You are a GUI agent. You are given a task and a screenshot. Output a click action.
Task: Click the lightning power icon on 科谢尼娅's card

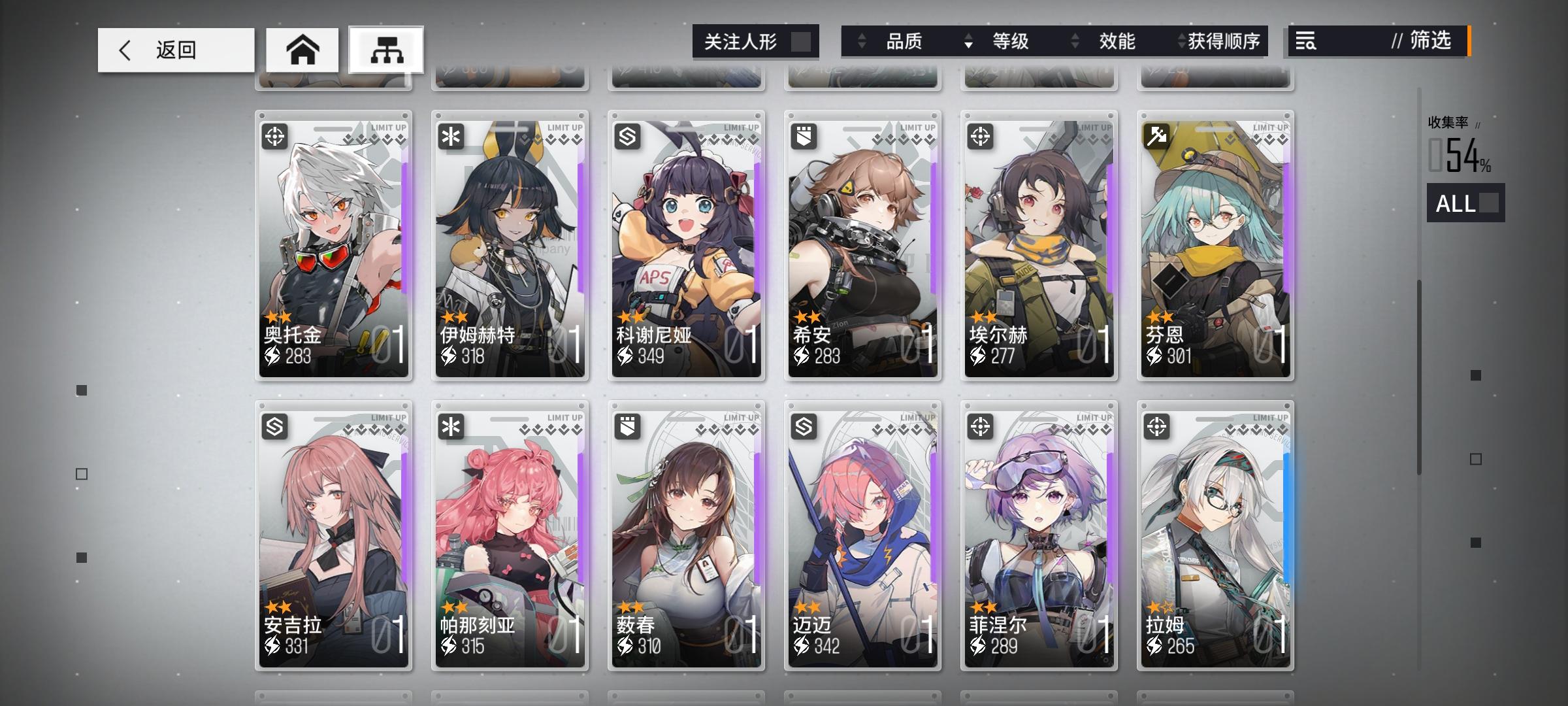point(625,356)
